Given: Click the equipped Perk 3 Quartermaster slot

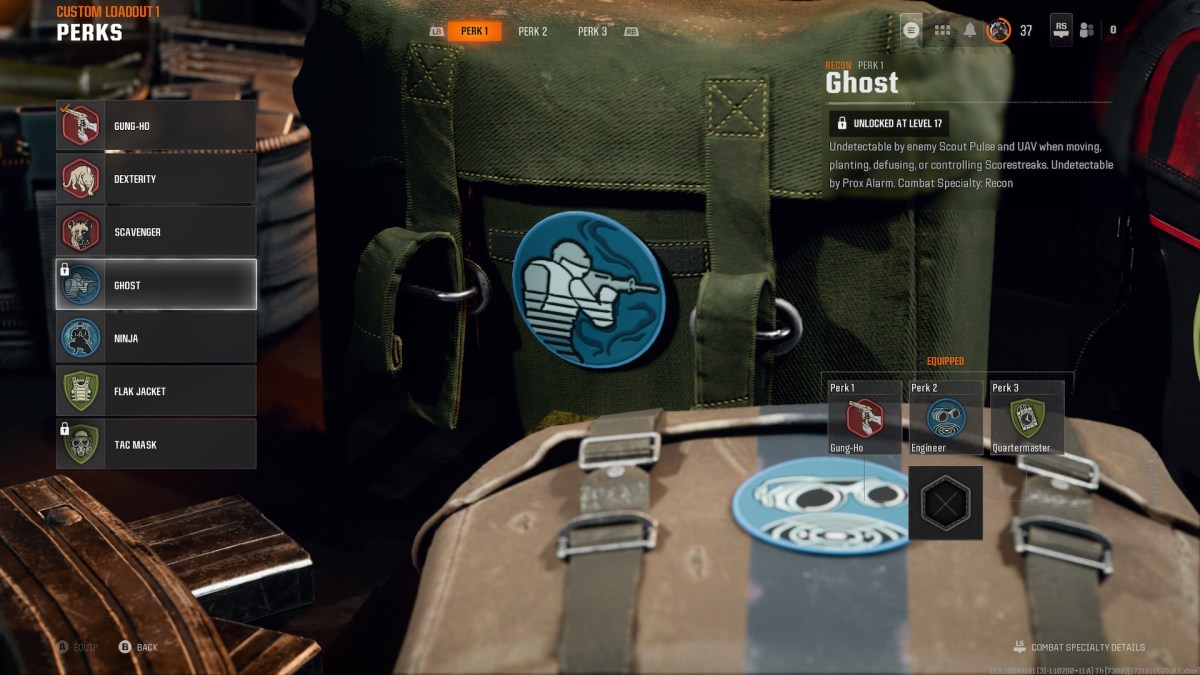Looking at the screenshot, I should pos(1027,418).
